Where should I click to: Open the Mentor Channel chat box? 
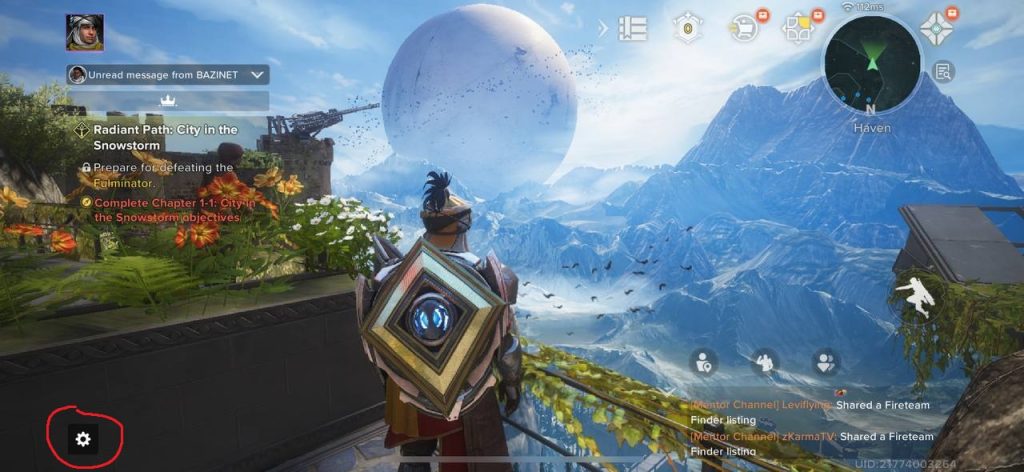coord(810,428)
